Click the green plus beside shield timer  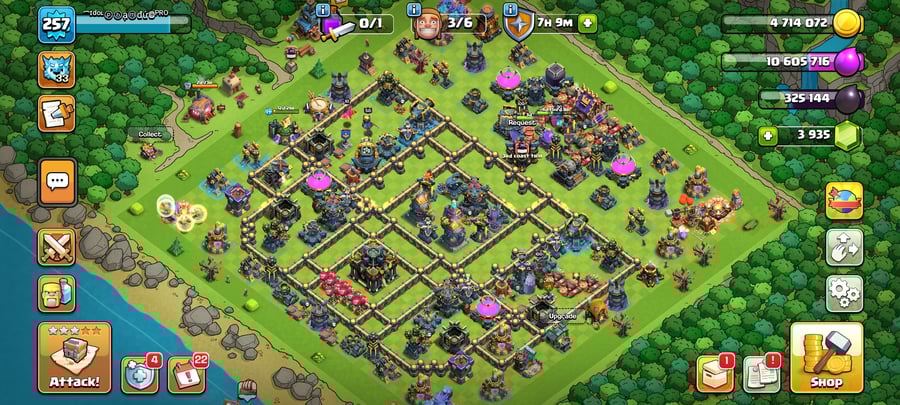click(x=587, y=22)
